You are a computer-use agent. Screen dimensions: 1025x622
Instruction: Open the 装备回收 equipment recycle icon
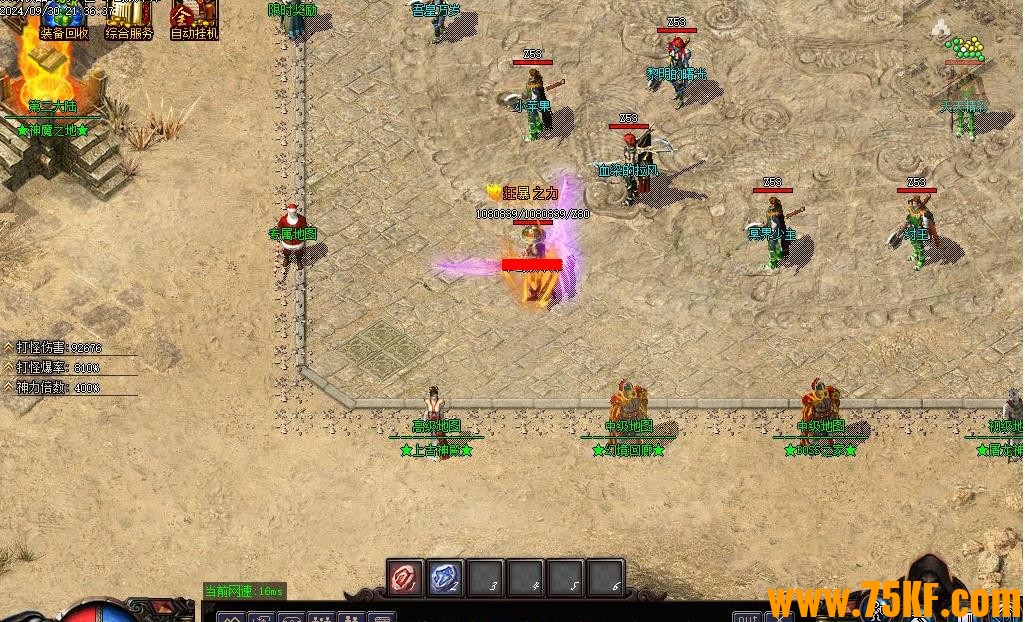pyautogui.click(x=64, y=19)
